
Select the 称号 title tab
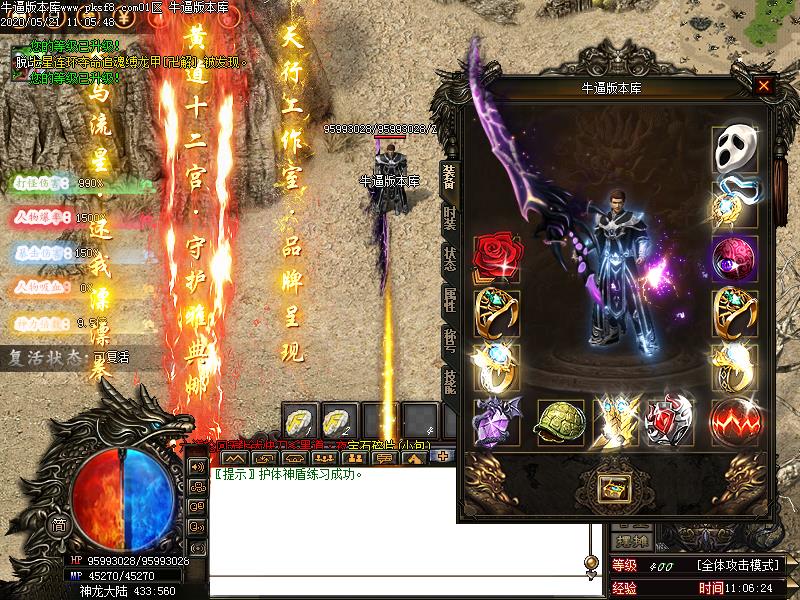[450, 338]
